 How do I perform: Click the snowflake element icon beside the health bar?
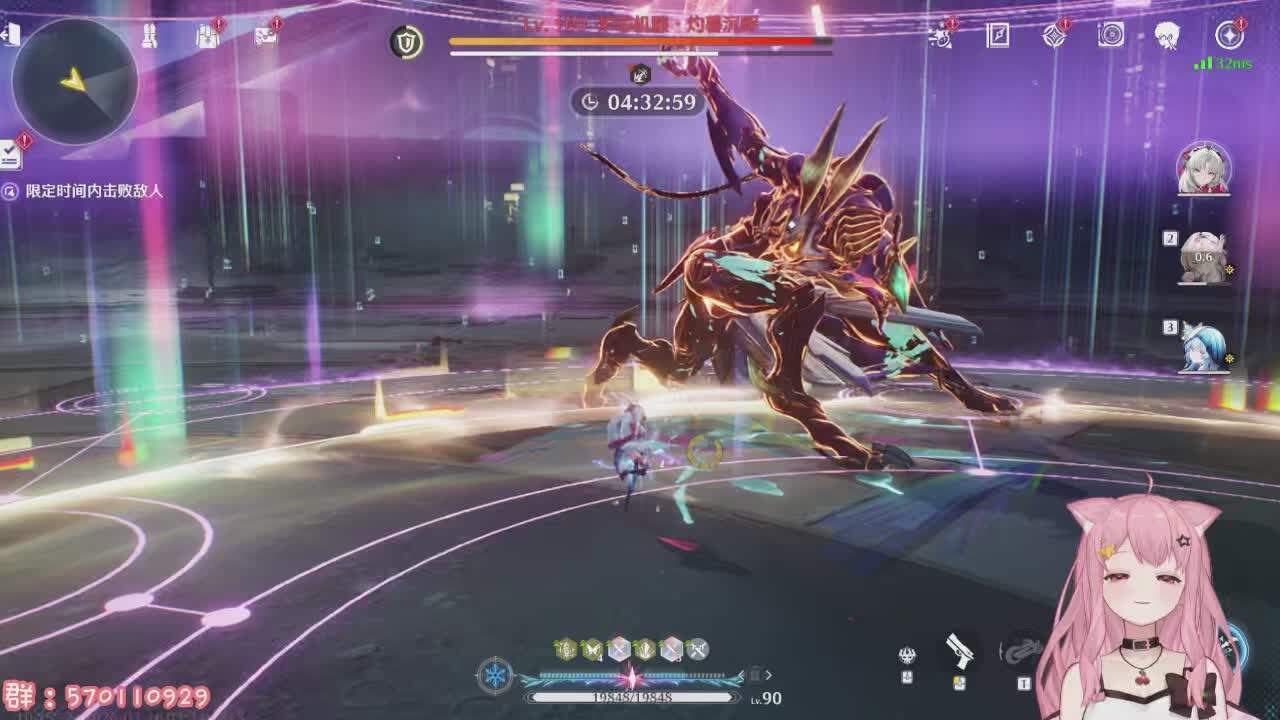click(495, 676)
